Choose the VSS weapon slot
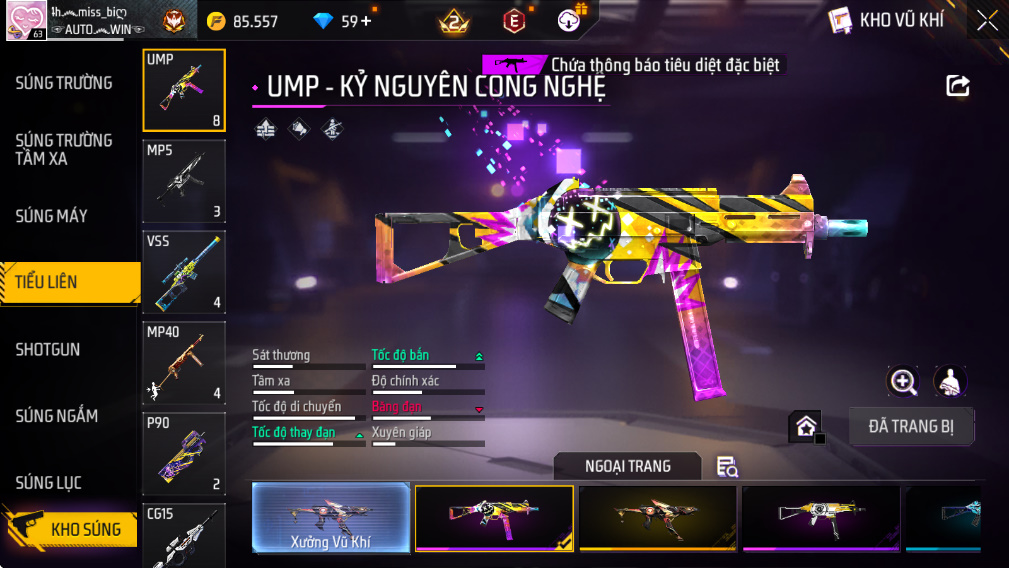The width and height of the screenshot is (1009, 568). click(x=184, y=272)
